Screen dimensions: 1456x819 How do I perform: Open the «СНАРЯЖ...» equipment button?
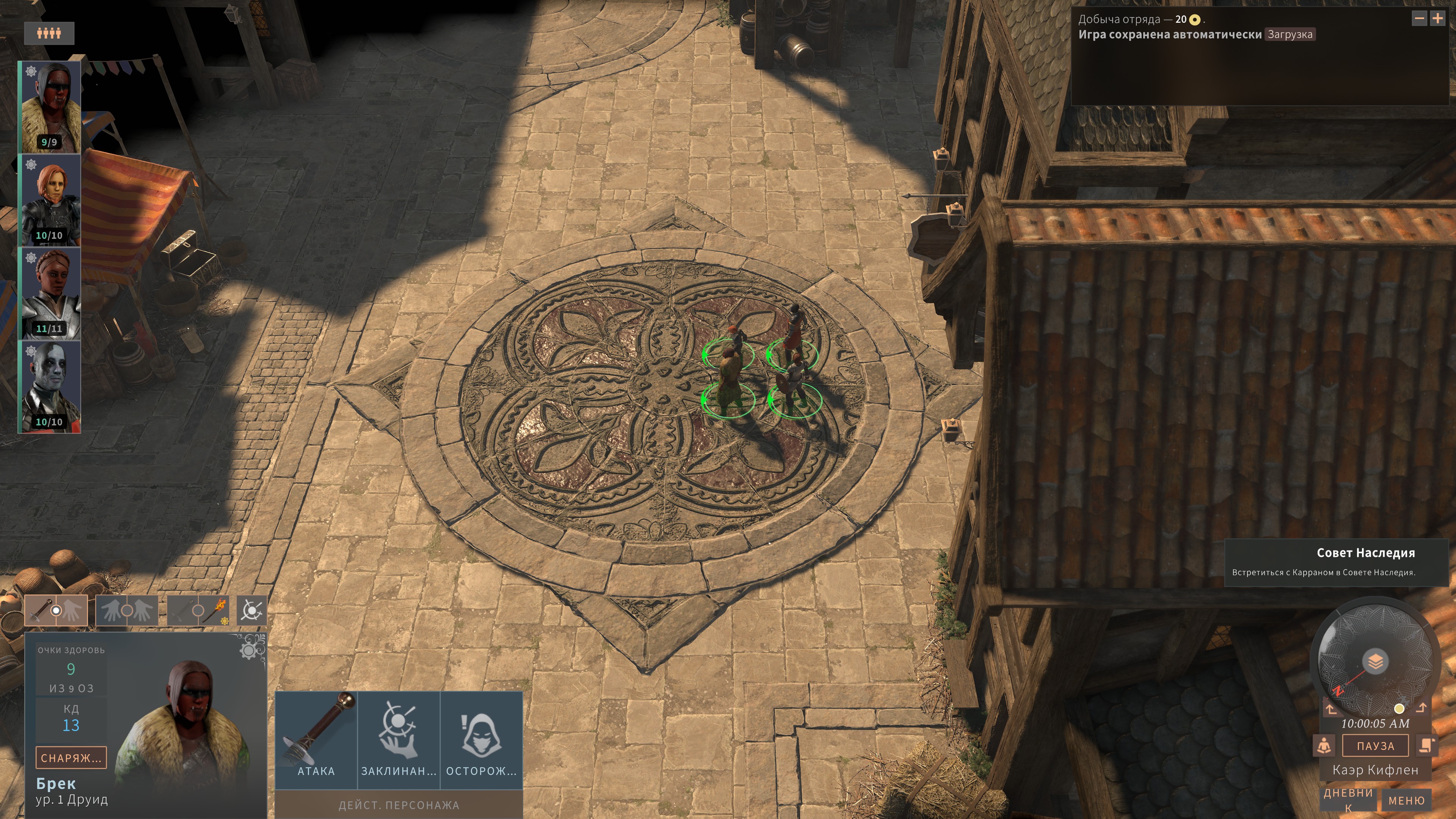tap(71, 758)
